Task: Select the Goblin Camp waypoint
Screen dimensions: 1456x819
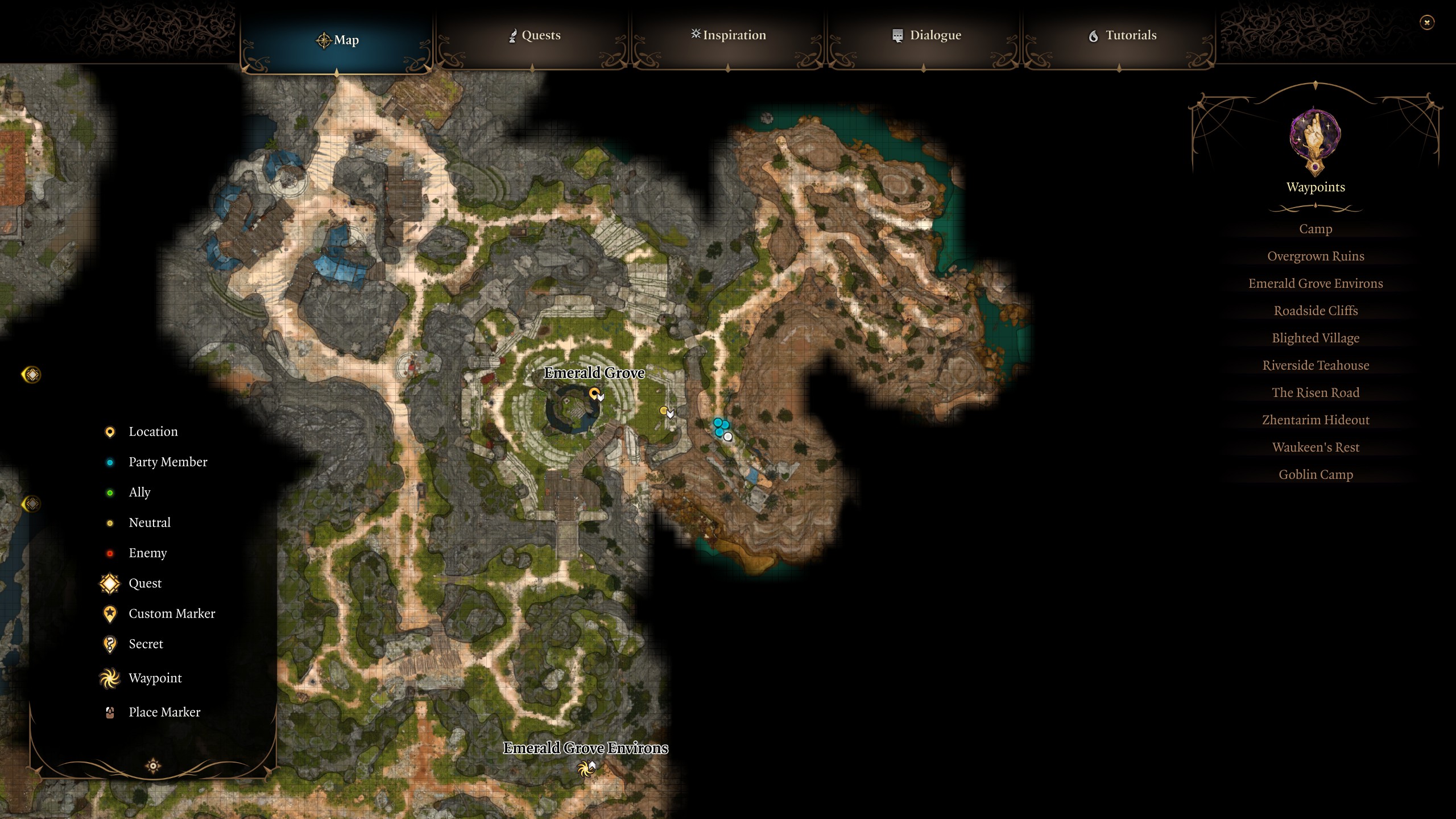Action: [1317, 474]
